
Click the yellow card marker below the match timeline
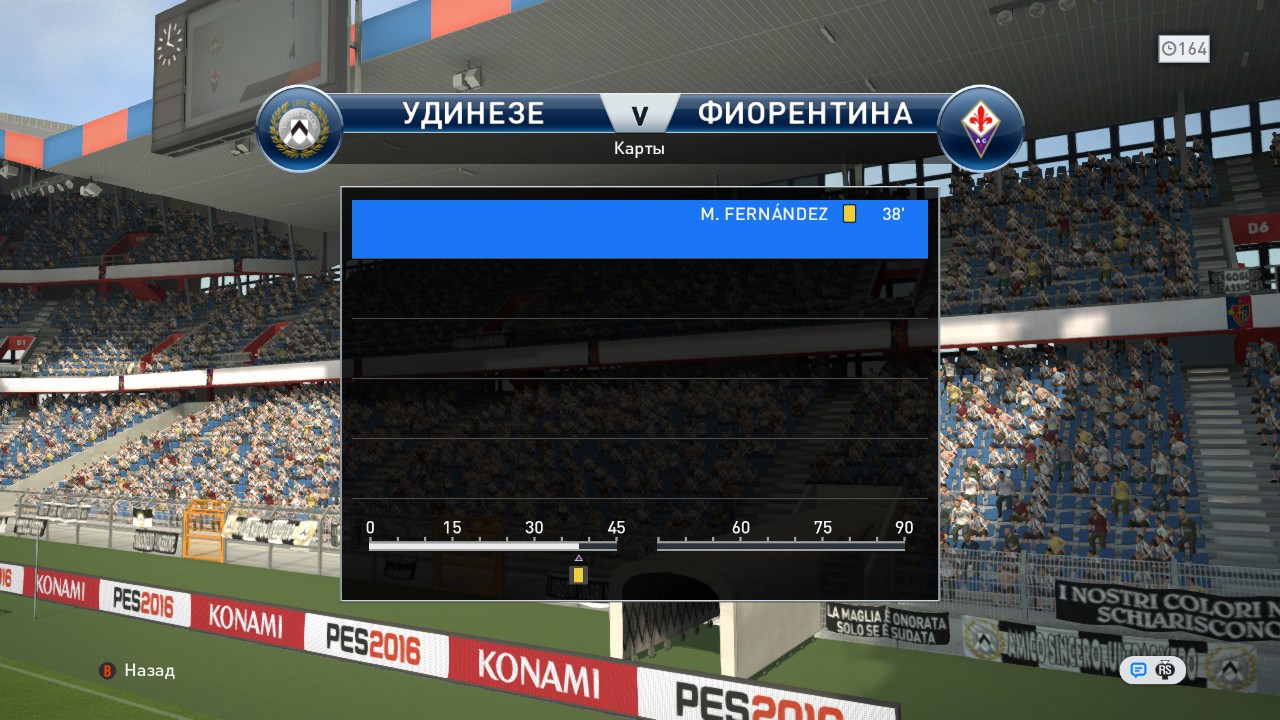(578, 575)
